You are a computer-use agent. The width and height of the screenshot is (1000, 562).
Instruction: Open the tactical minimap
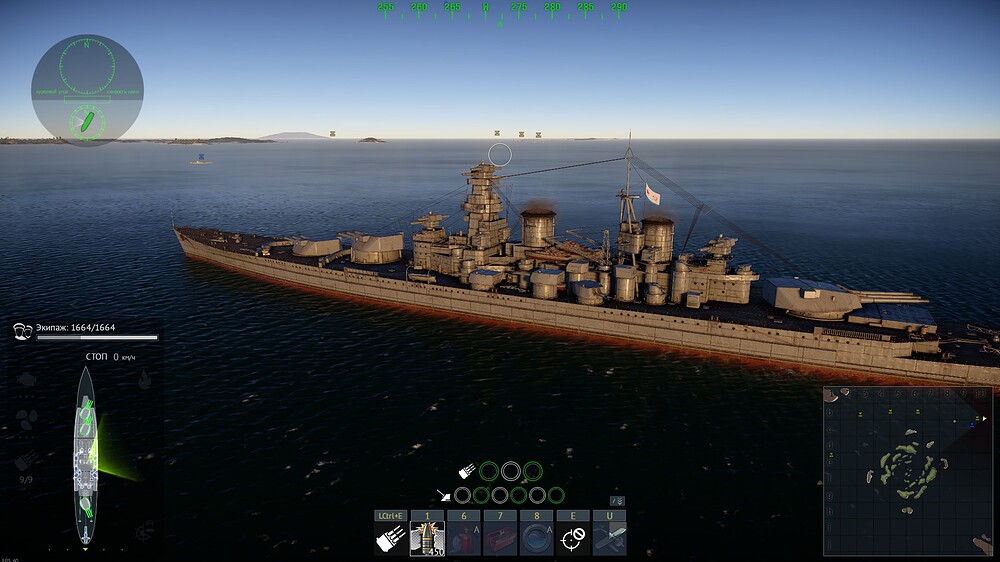click(908, 470)
